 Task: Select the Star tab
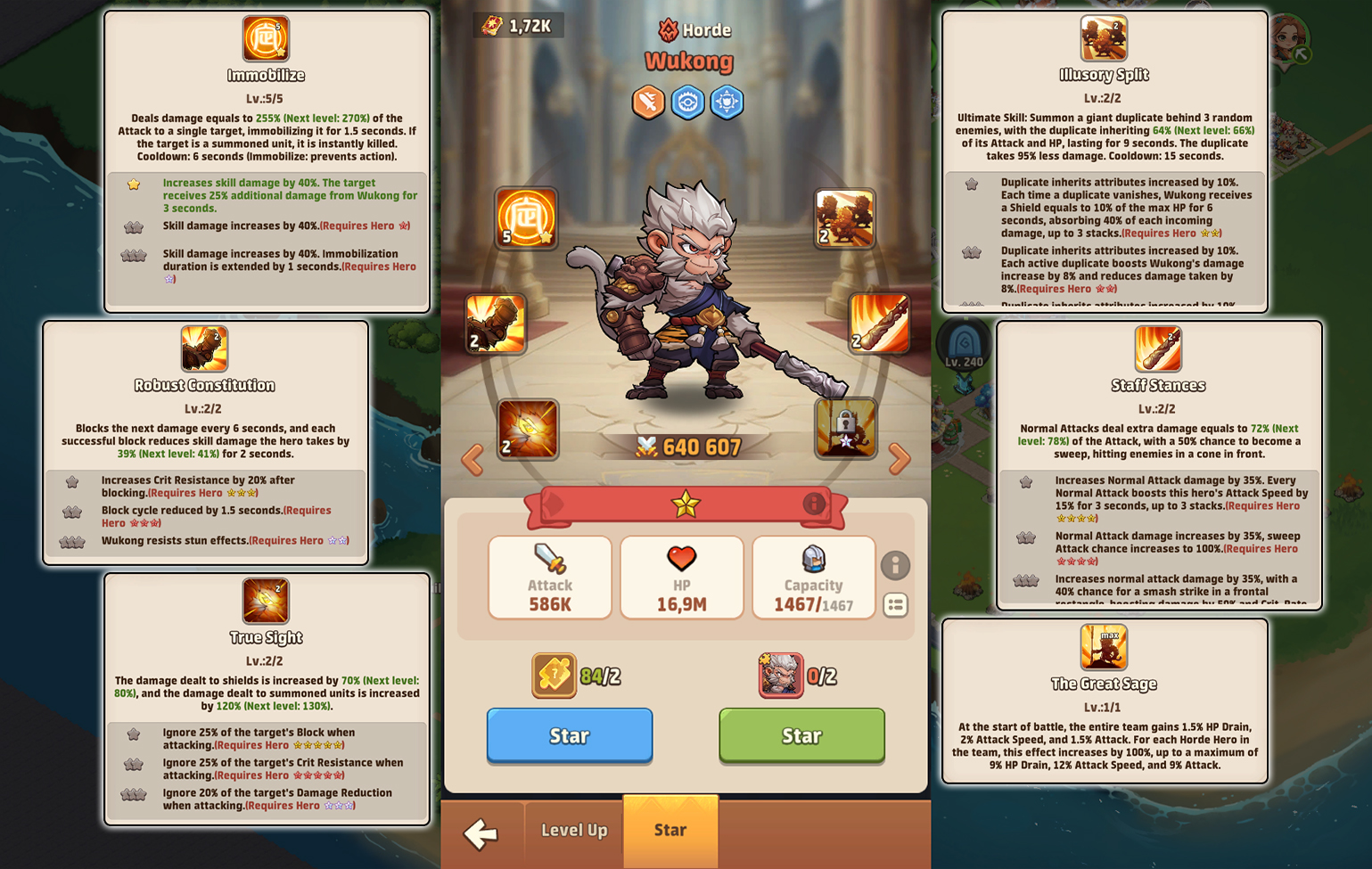pyautogui.click(x=670, y=831)
